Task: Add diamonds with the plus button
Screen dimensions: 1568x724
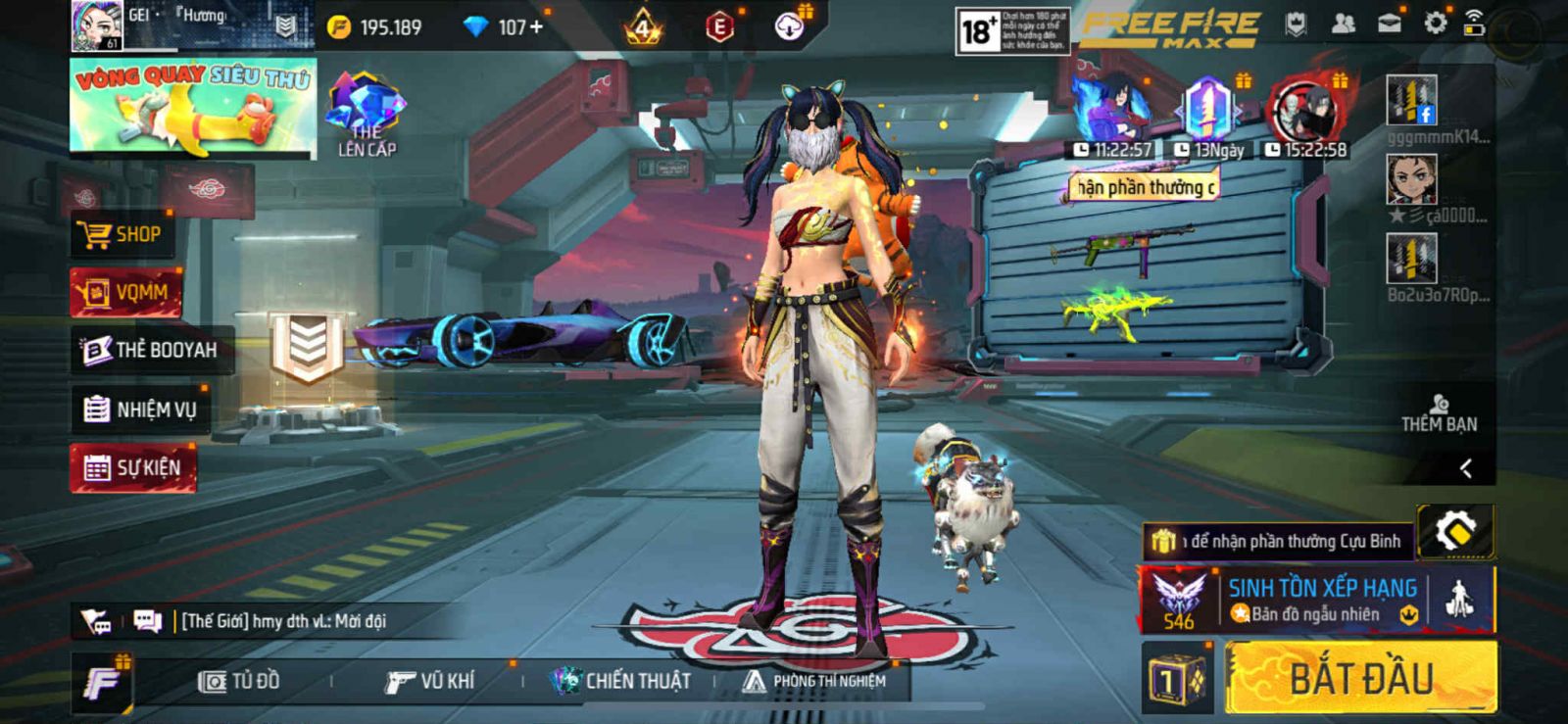Action: coord(536,27)
